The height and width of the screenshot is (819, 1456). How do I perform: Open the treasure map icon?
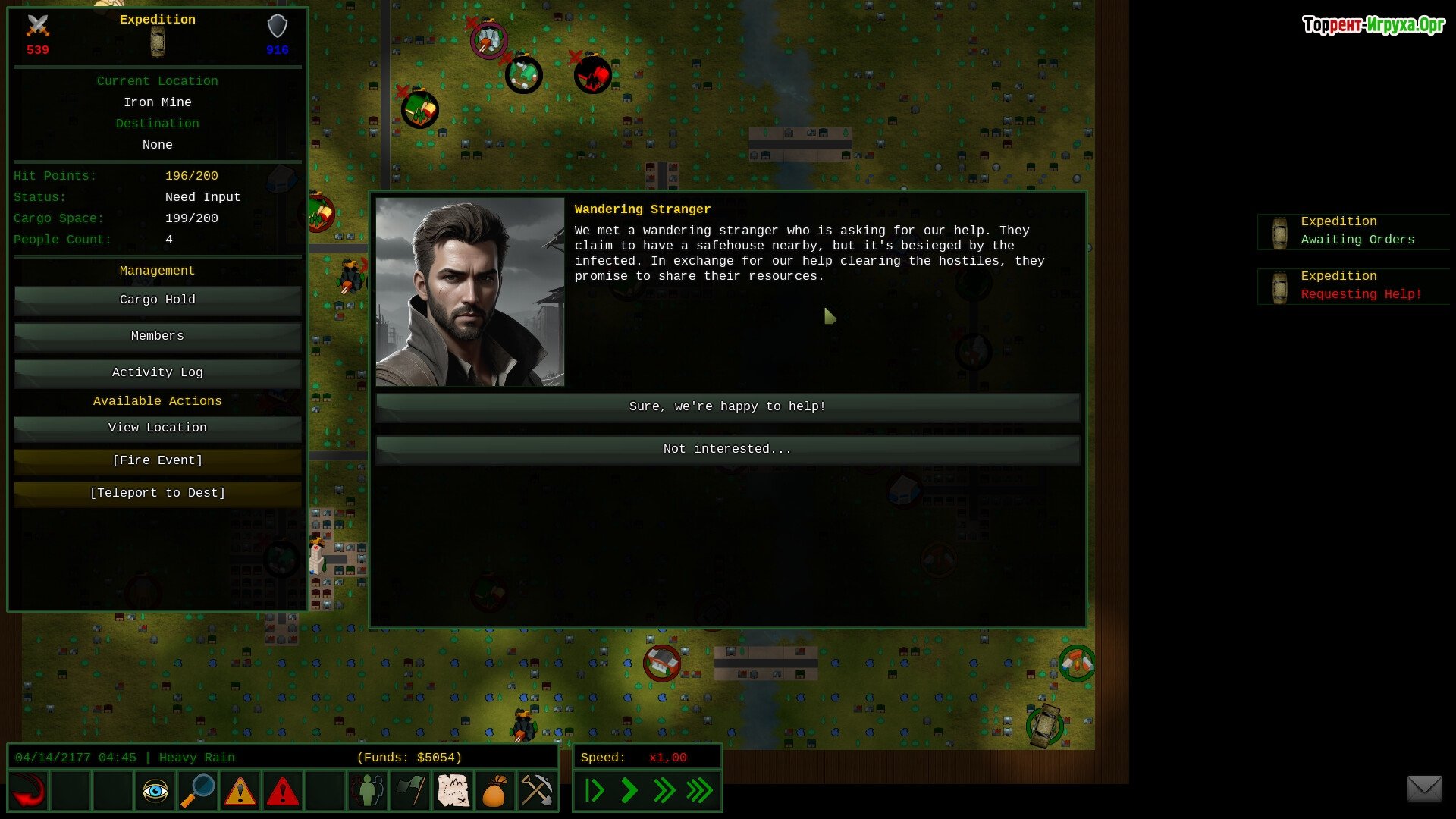pyautogui.click(x=453, y=792)
